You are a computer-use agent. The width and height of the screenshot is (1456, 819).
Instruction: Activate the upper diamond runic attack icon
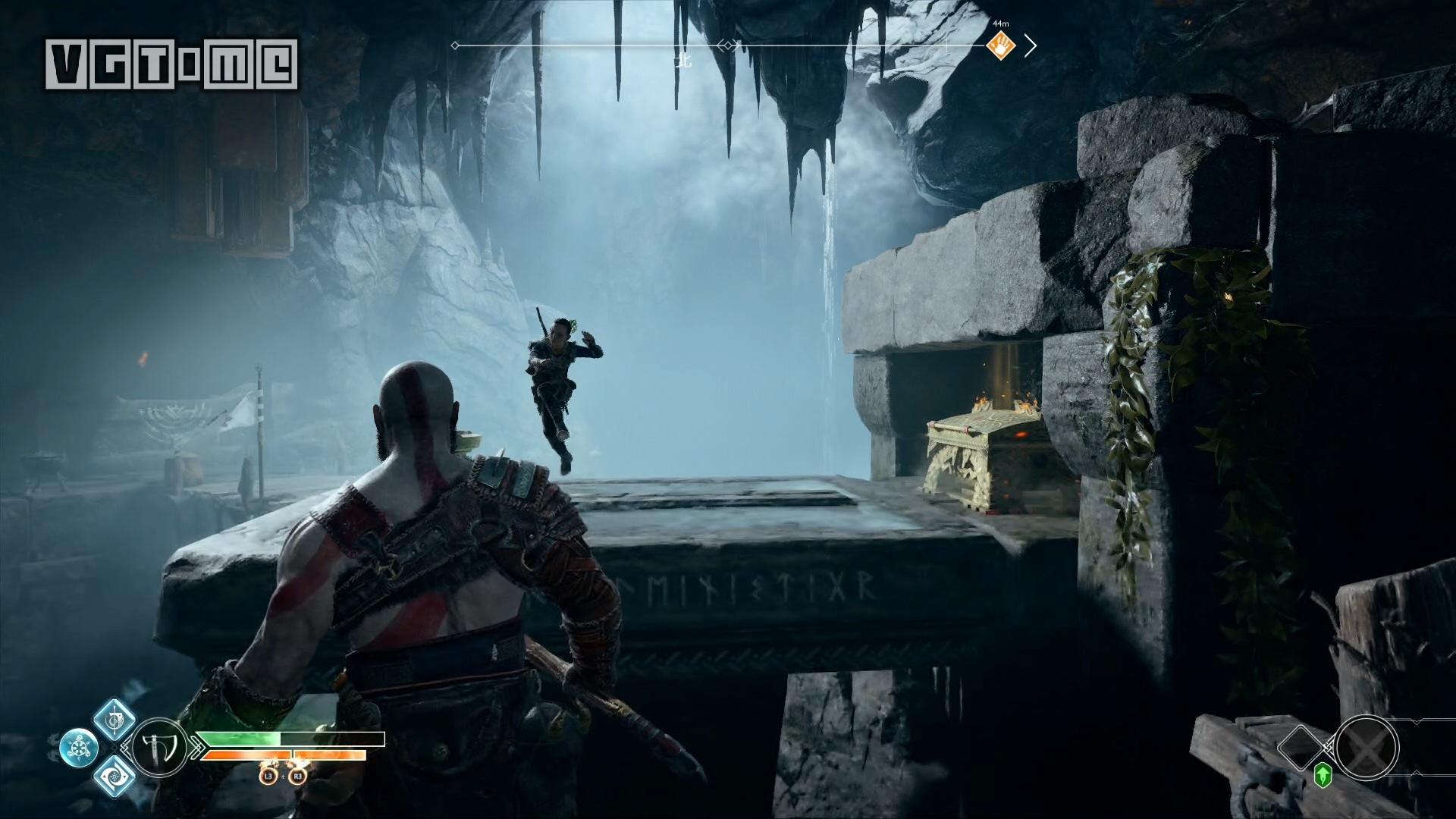tap(115, 720)
